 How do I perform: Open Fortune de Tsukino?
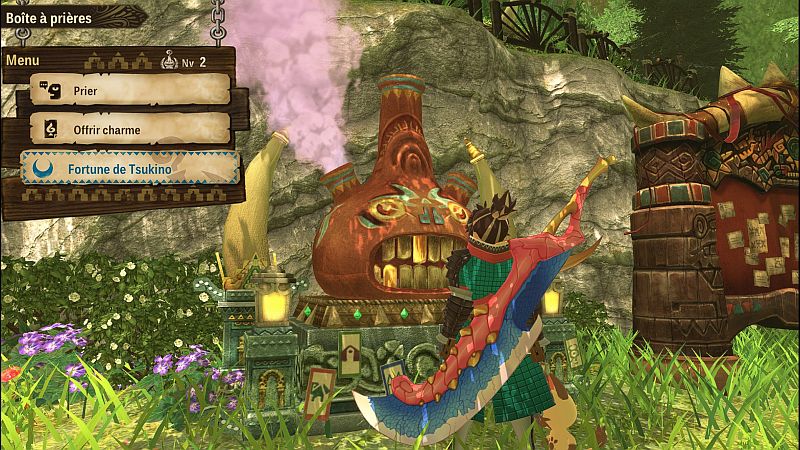coord(130,169)
